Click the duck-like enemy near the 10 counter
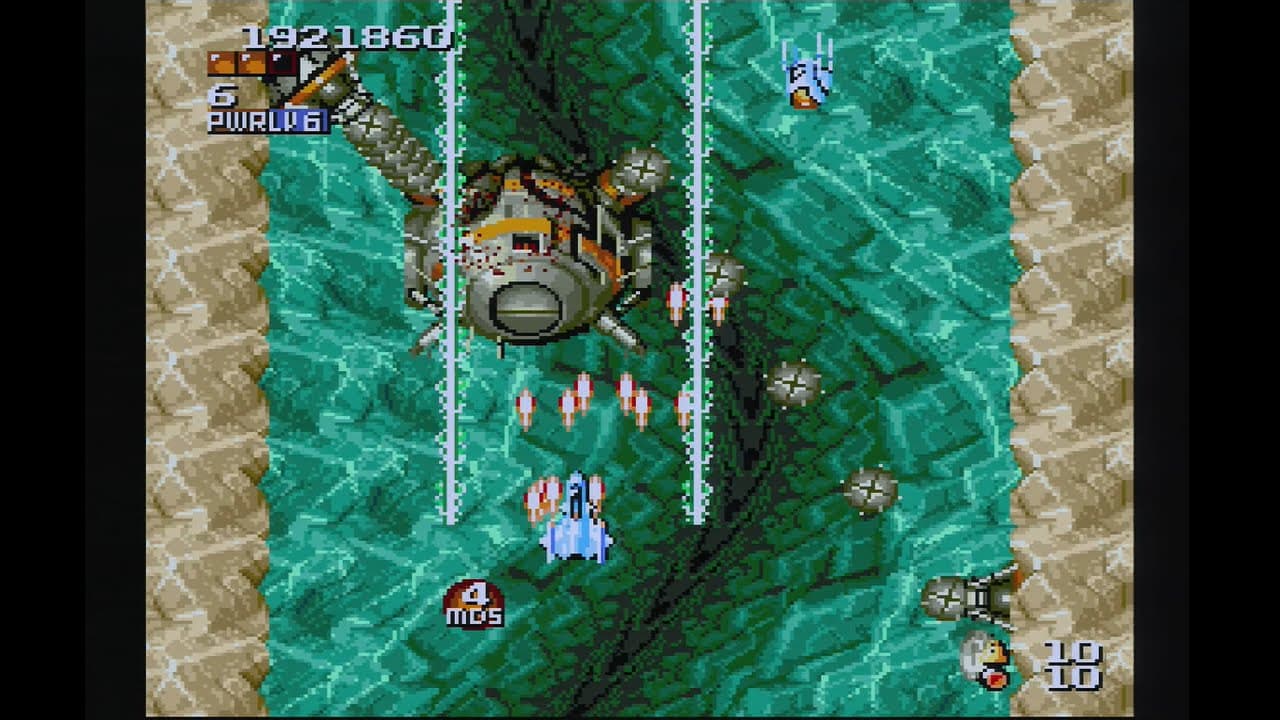The width and height of the screenshot is (1280, 720). coord(985,660)
